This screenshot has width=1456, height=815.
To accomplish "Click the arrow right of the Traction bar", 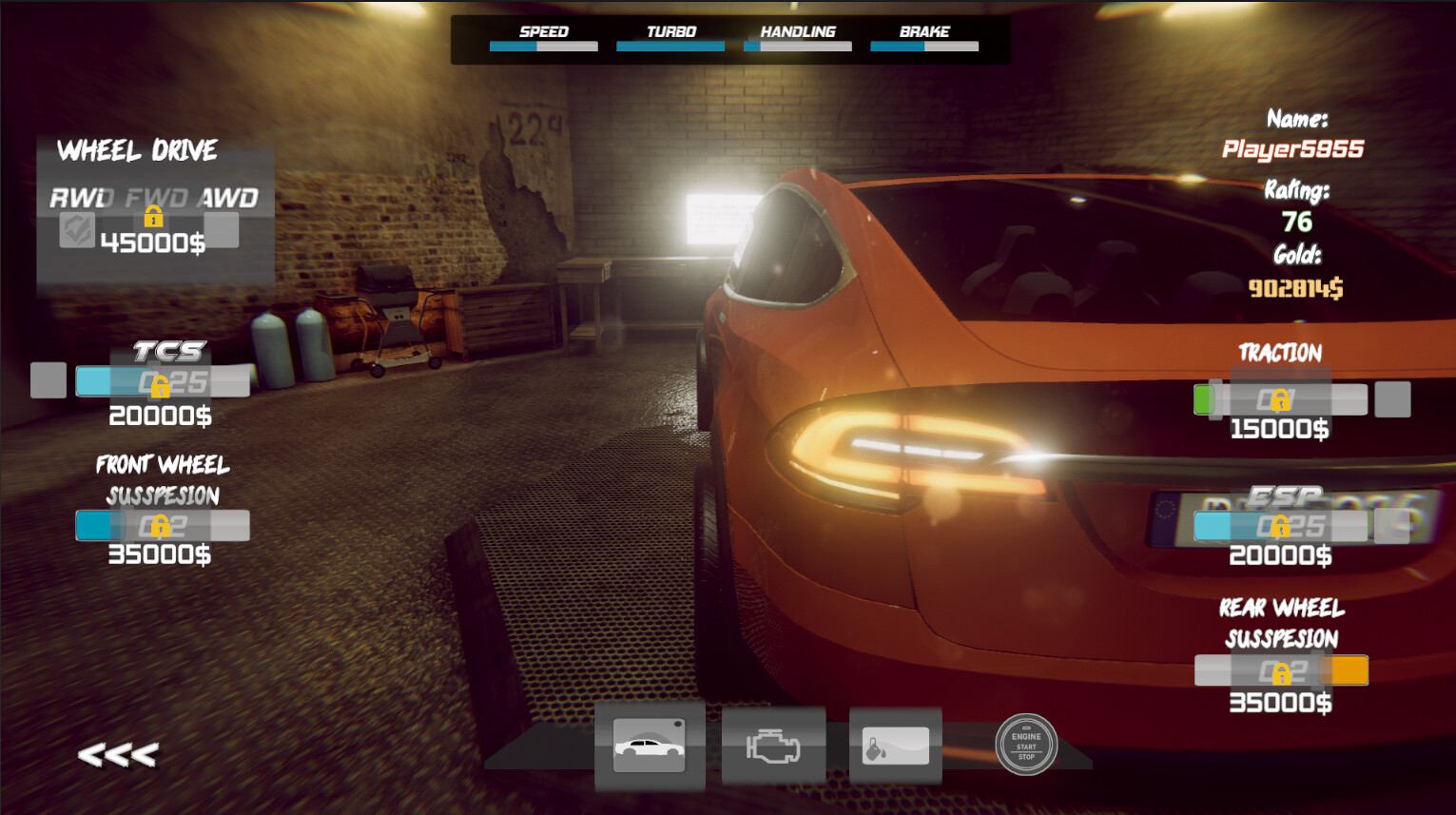I will pos(1393,398).
